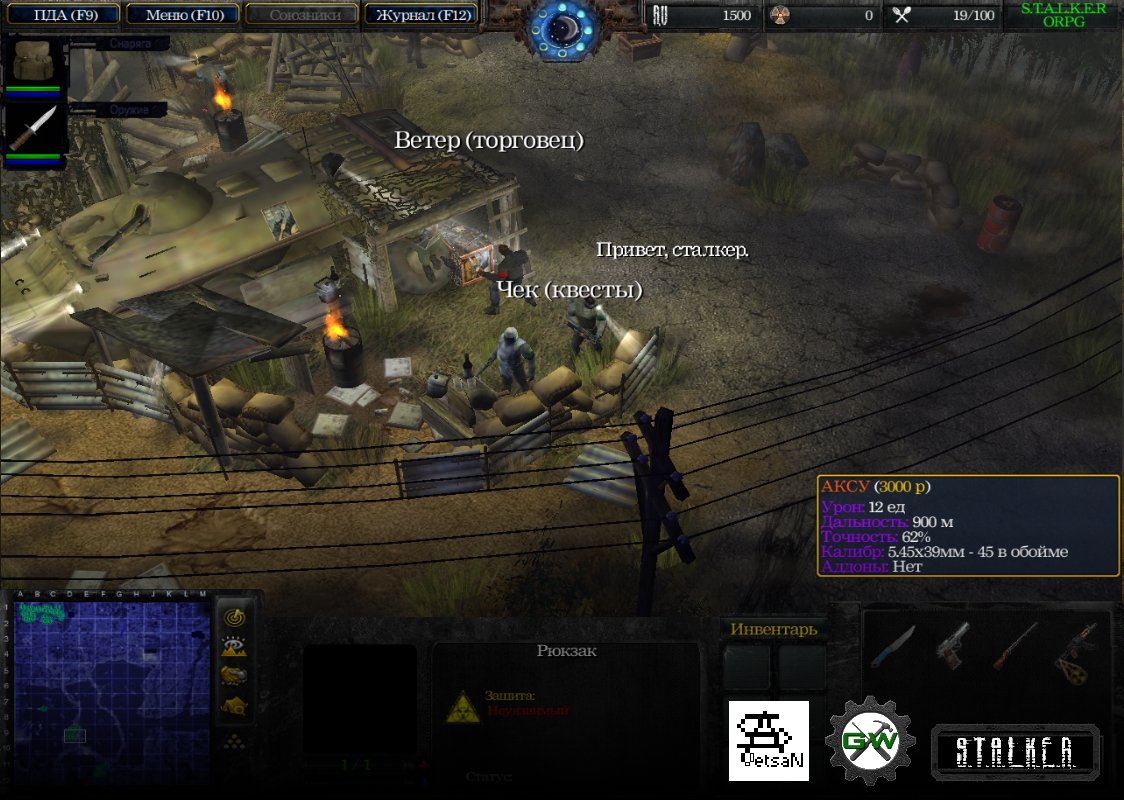Toggle the minimap creep camp button
Screen dimensions: 1124x800
[x=234, y=706]
